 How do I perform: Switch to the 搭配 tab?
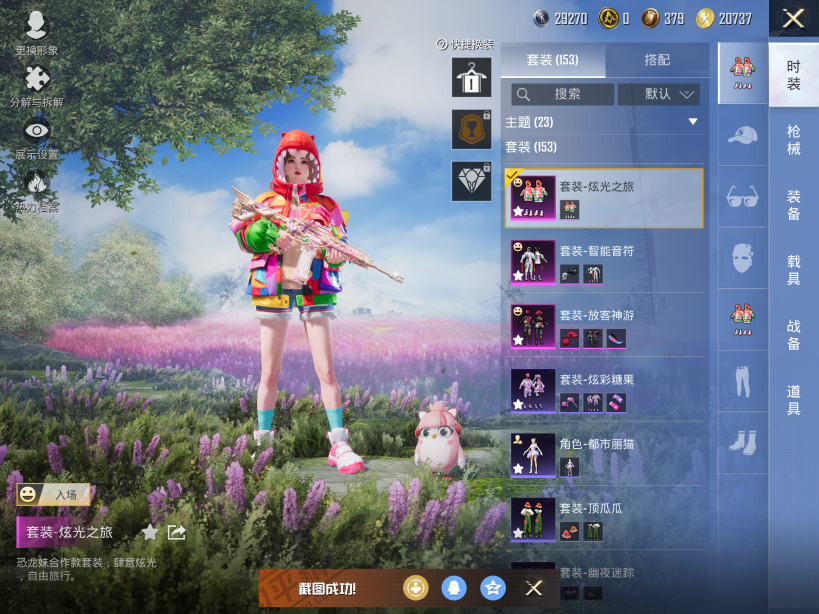657,60
